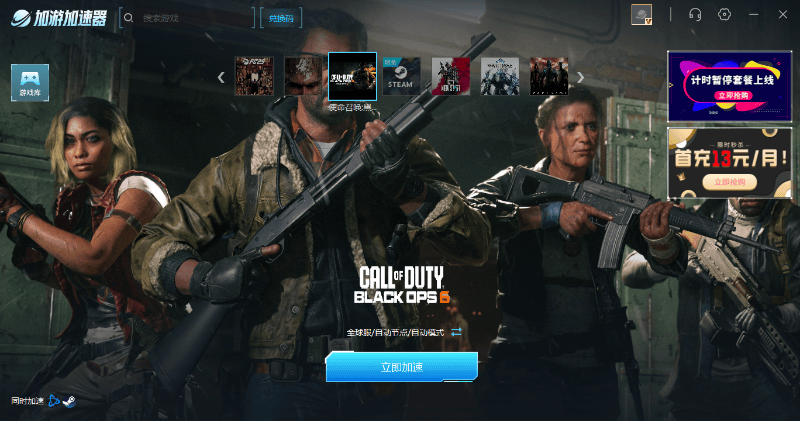The width and height of the screenshot is (800, 421).
Task: Open the 游戏库 game library
Action: [x=30, y=81]
